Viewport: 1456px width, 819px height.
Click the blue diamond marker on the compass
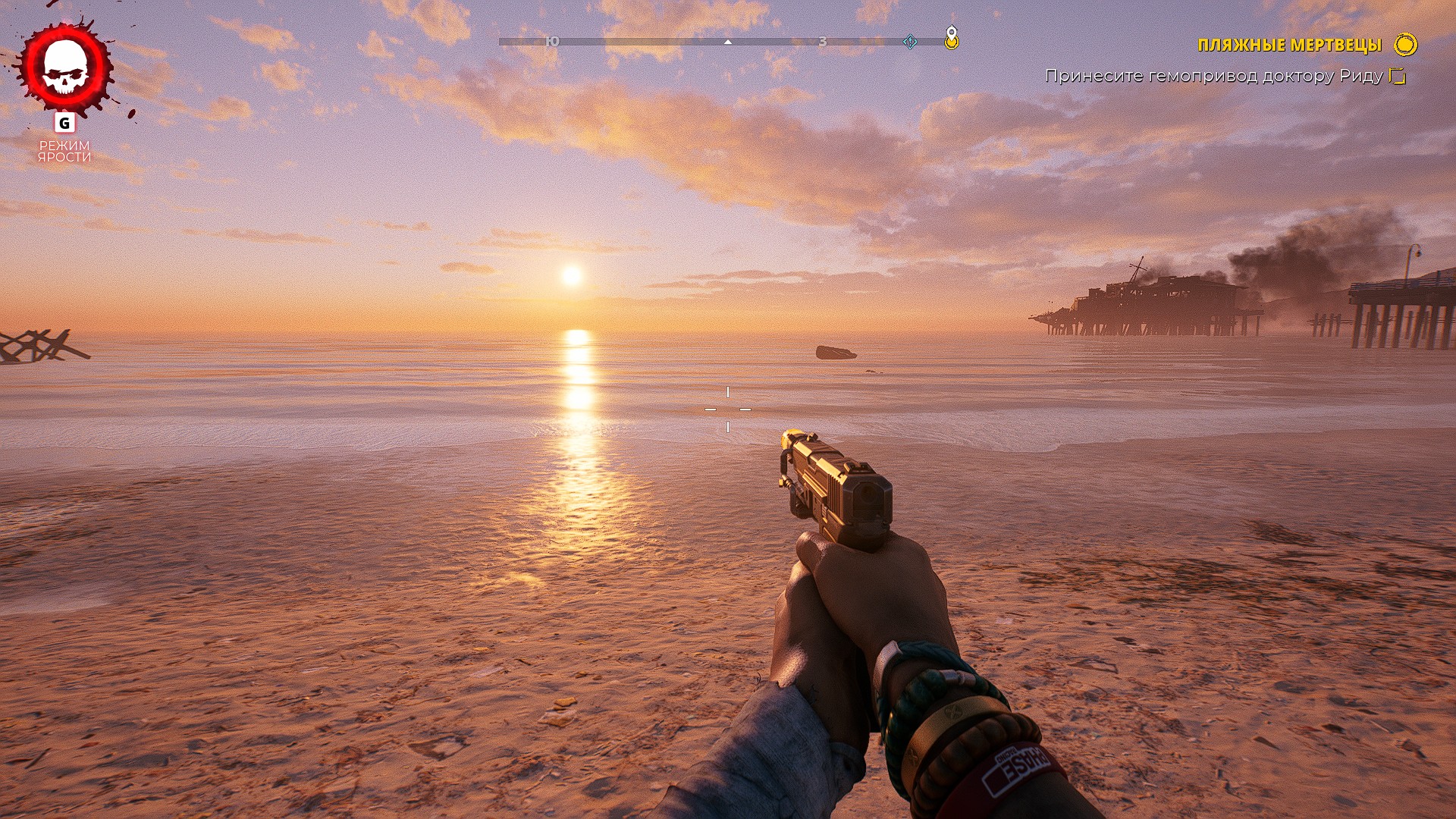coord(910,42)
